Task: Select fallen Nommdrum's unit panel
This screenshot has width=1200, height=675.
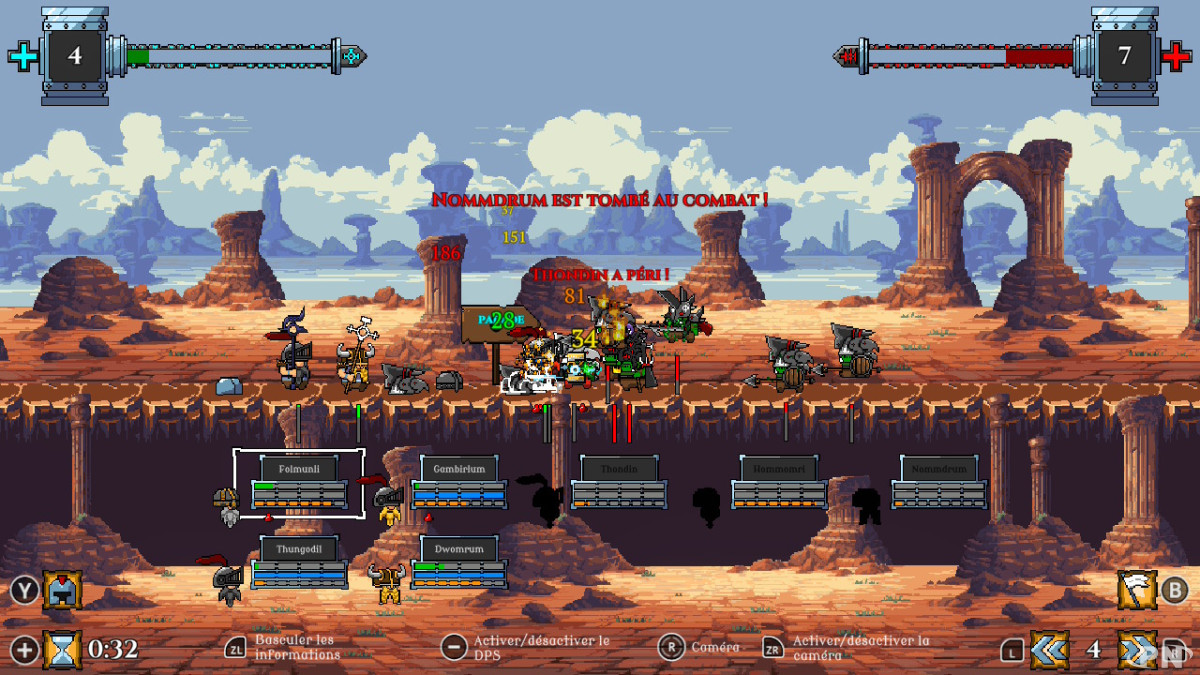Action: (x=939, y=483)
